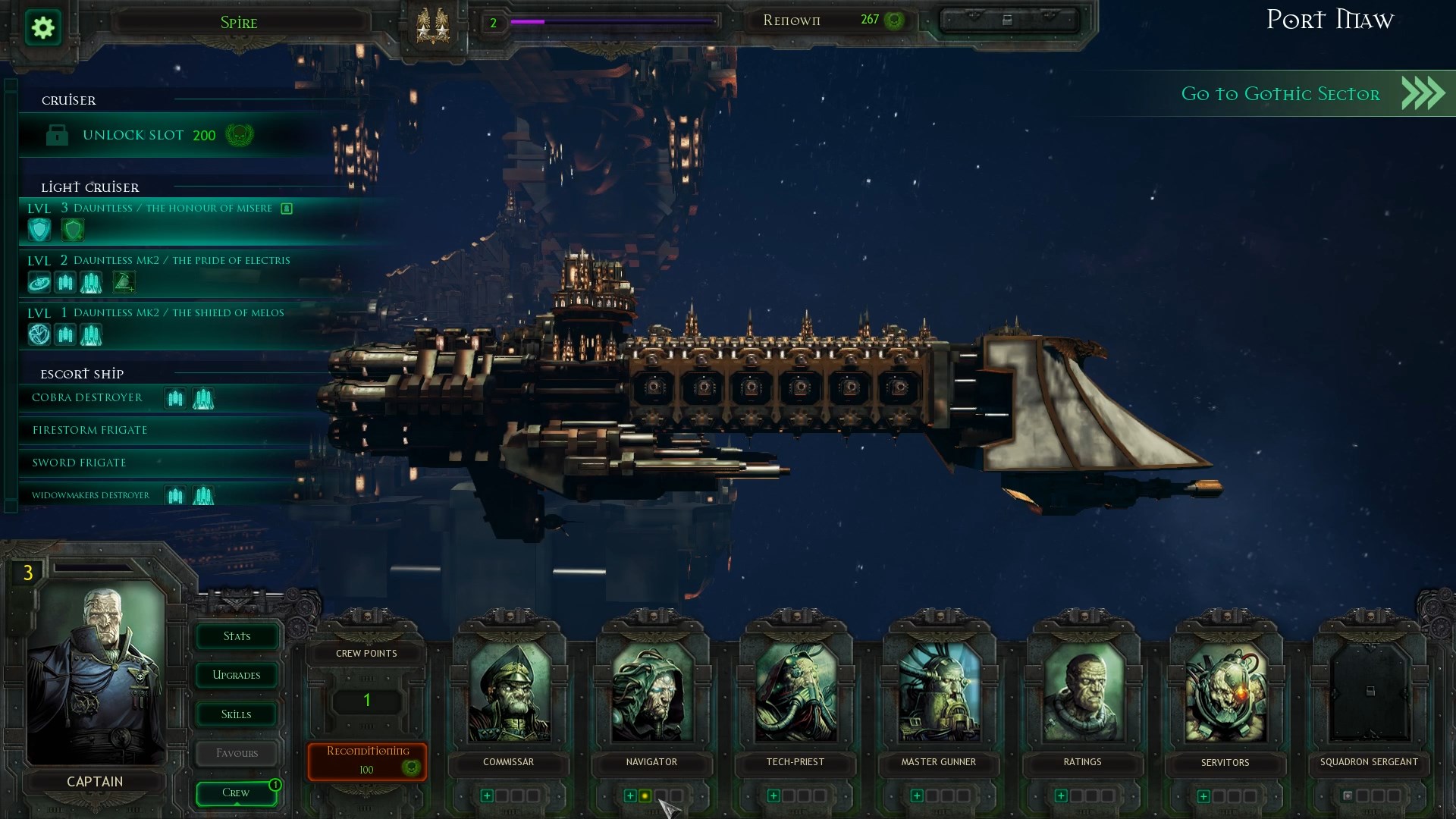Select the Master Gunner crew portrait
Viewport: 1456px width, 819px height.
(939, 694)
